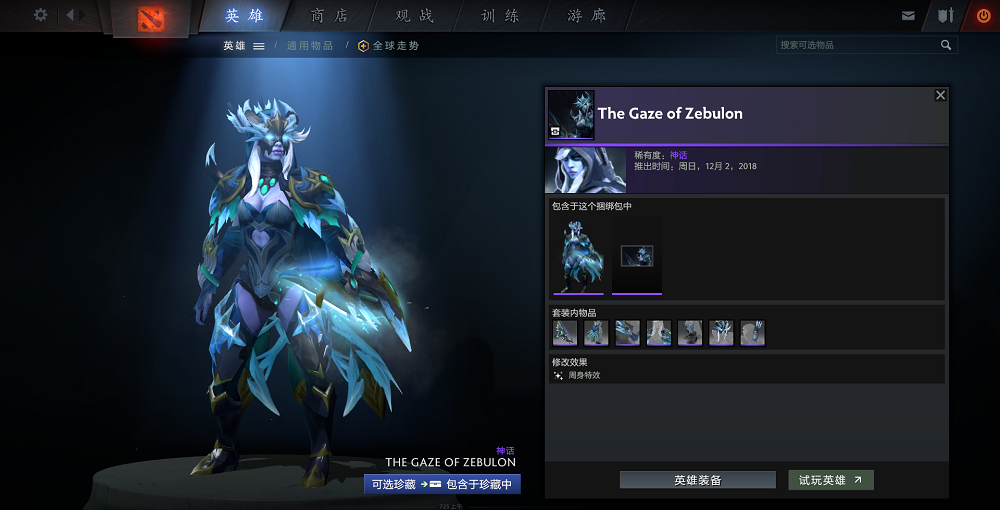Viewport: 1000px width, 510px height.
Task: Select the 游廊 arcade tab
Action: coord(587,16)
